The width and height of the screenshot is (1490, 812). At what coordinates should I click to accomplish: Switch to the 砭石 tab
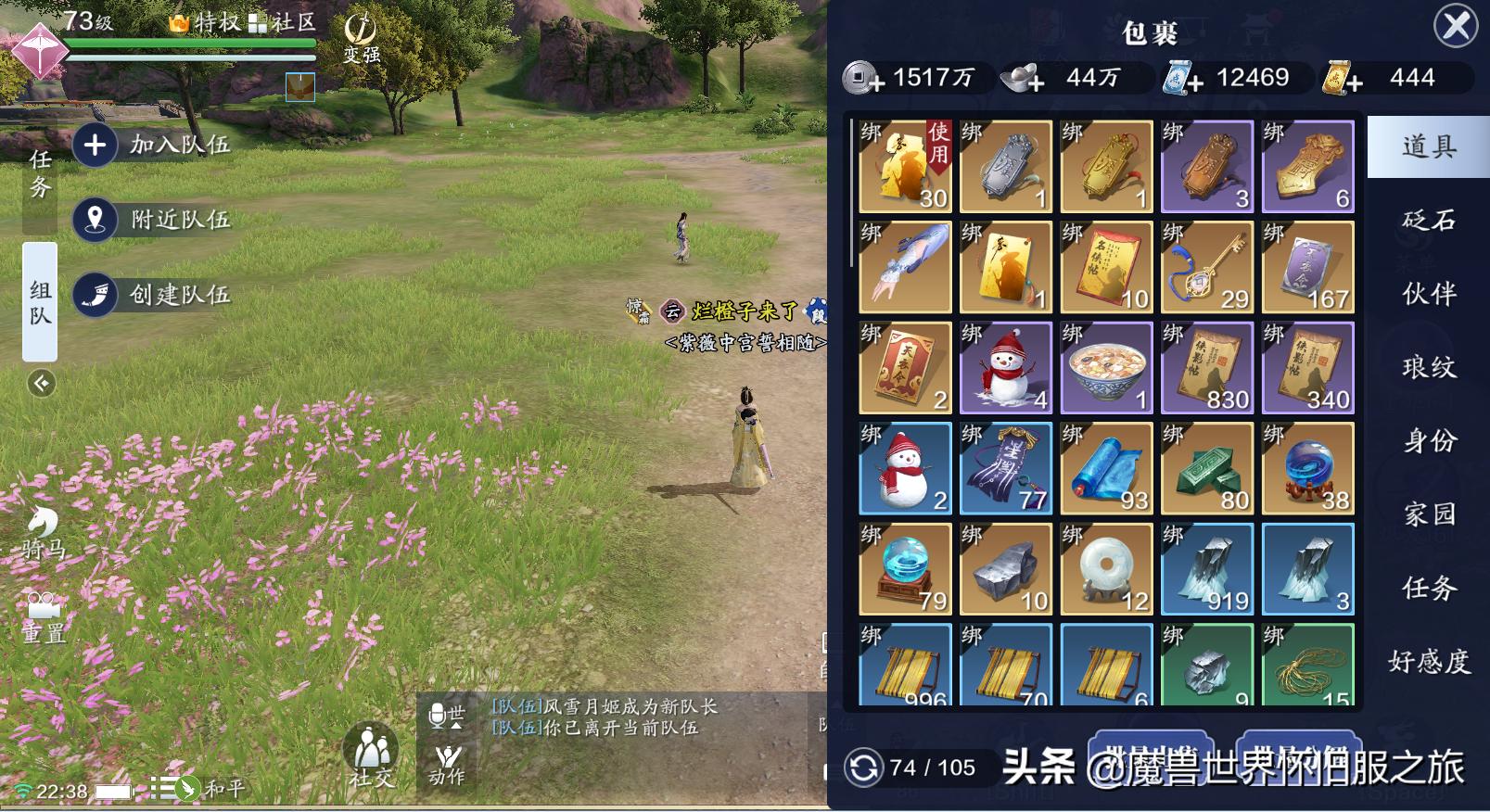1428,220
